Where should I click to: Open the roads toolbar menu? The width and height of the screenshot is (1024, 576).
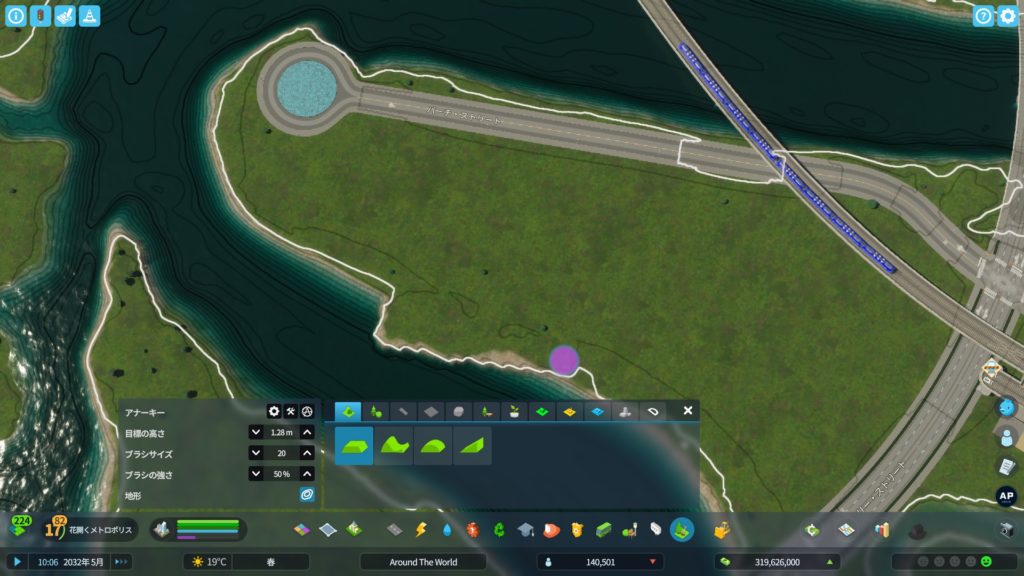click(x=395, y=529)
